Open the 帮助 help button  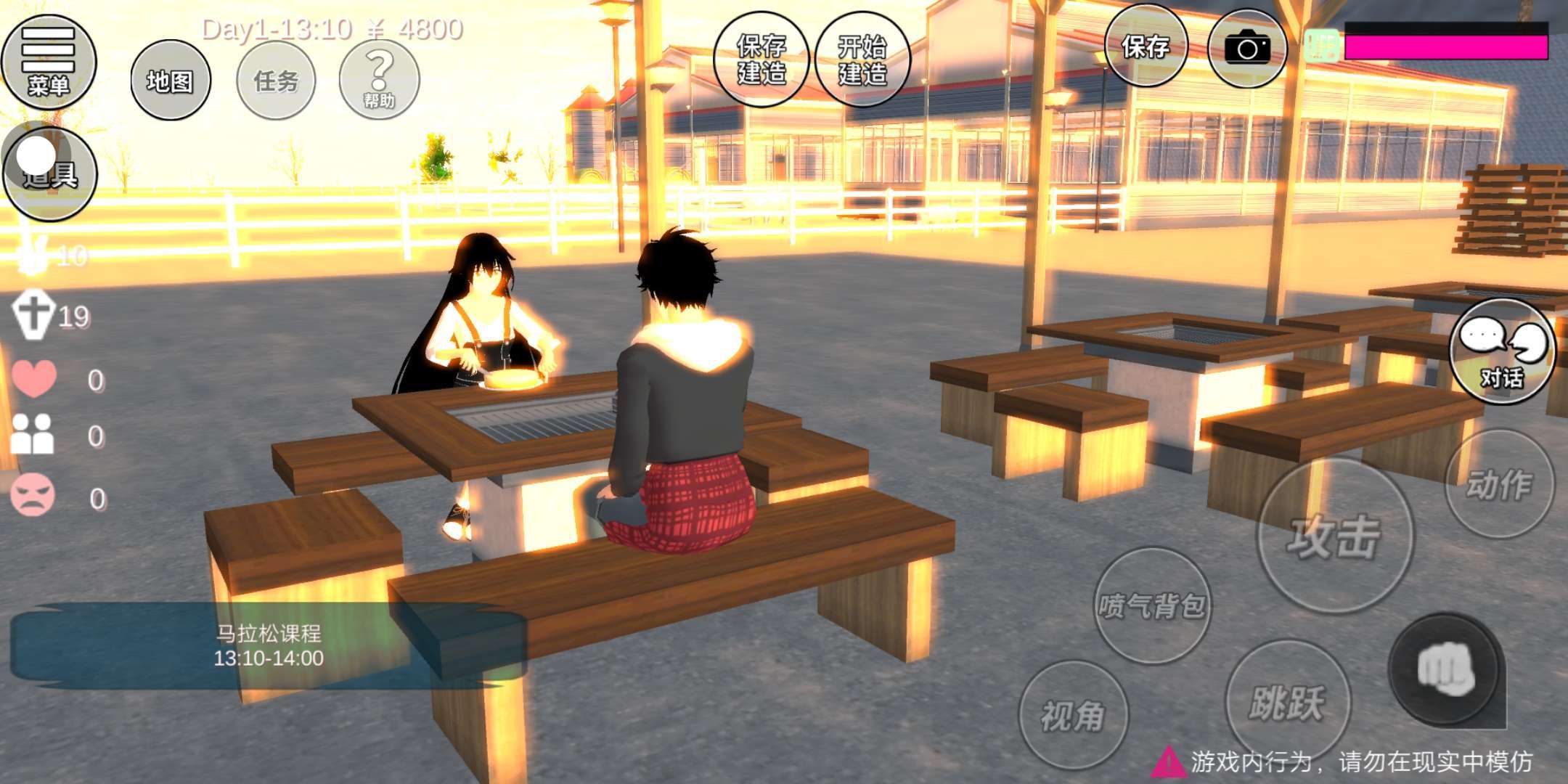pyautogui.click(x=379, y=79)
